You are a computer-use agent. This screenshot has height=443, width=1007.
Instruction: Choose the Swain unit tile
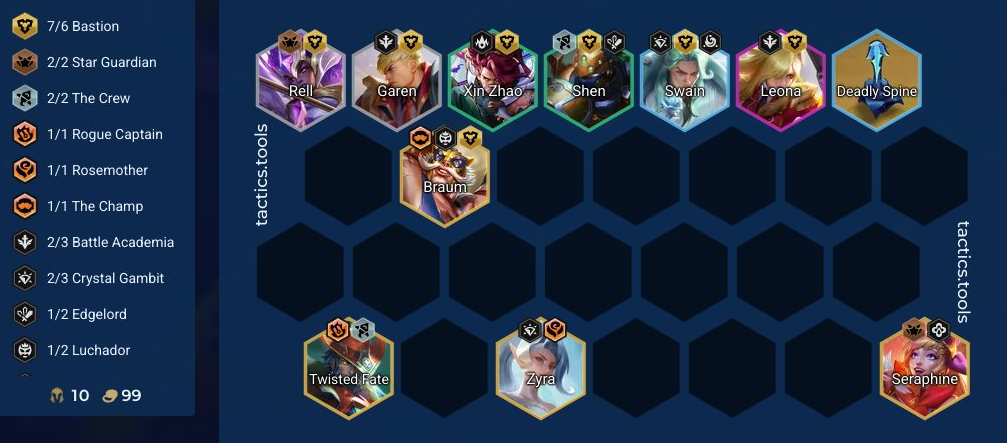click(685, 82)
